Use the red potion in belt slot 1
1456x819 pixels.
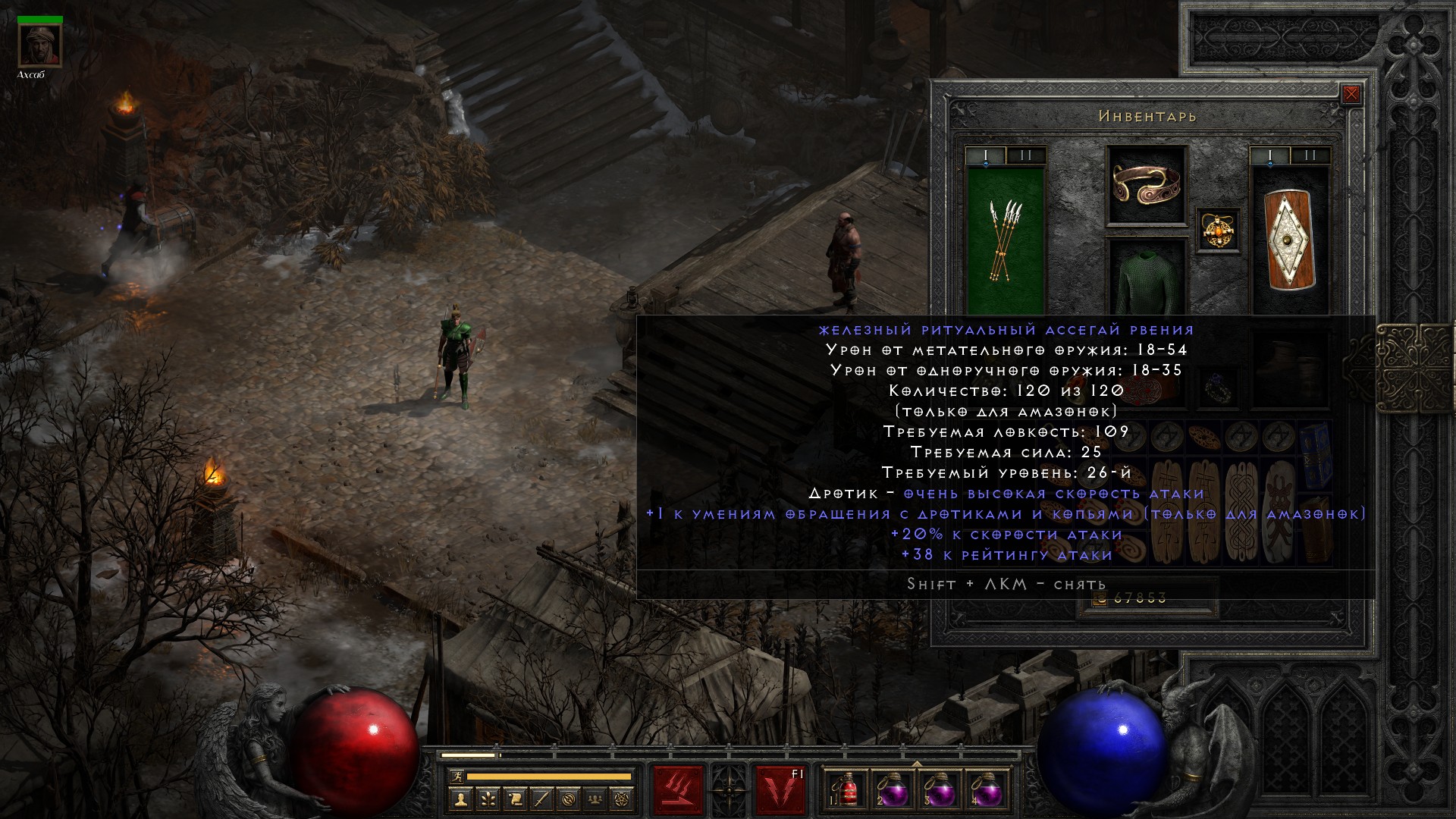pyautogui.click(x=847, y=790)
